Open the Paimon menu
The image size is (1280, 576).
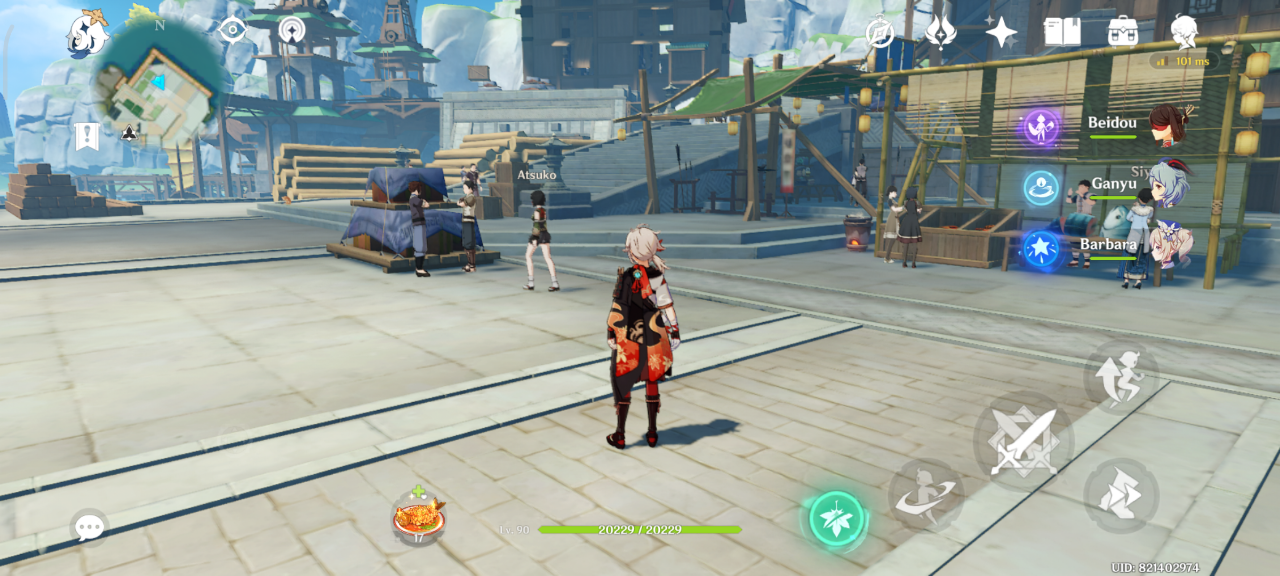[87, 35]
